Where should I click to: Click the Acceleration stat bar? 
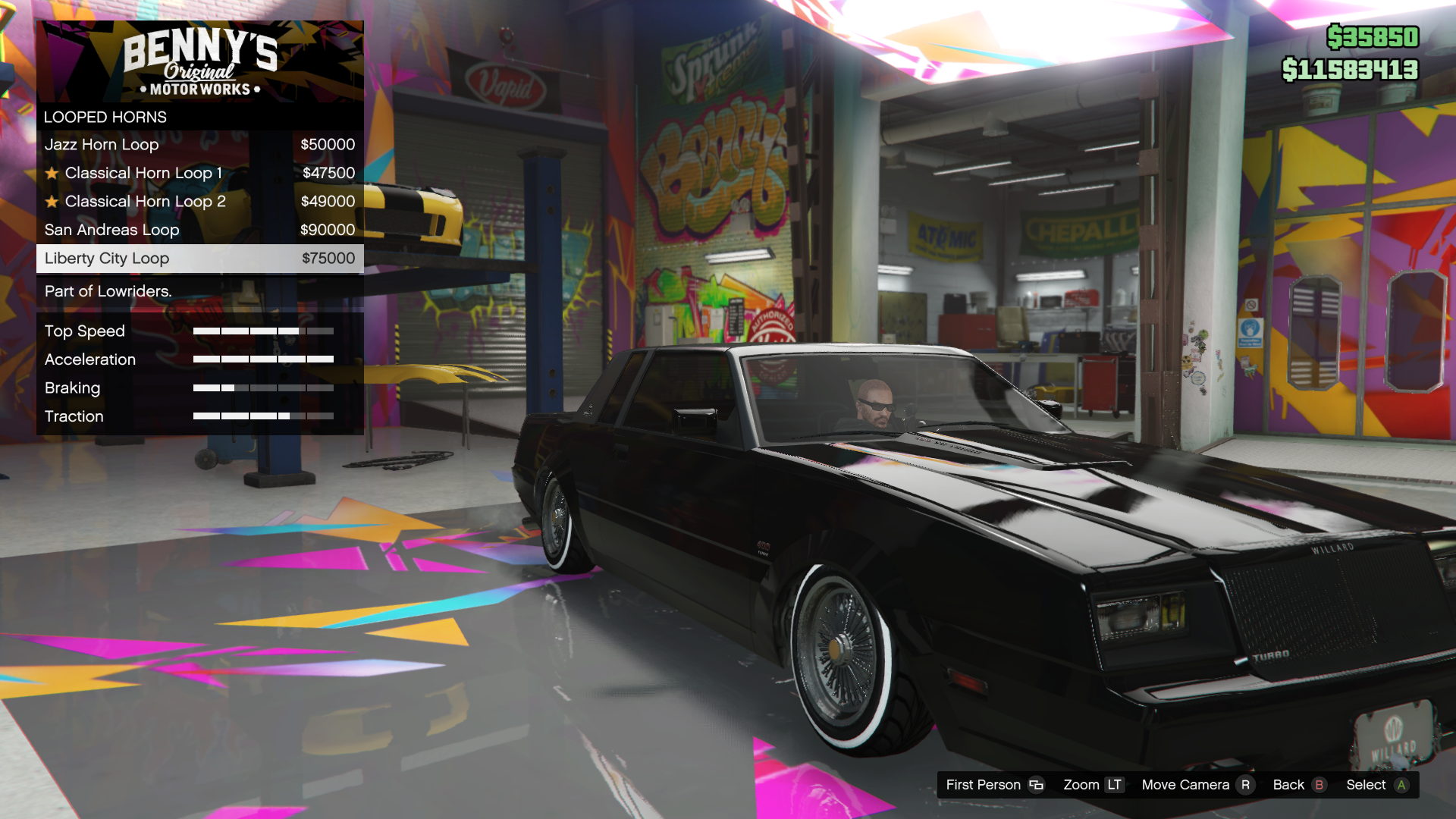click(x=264, y=359)
